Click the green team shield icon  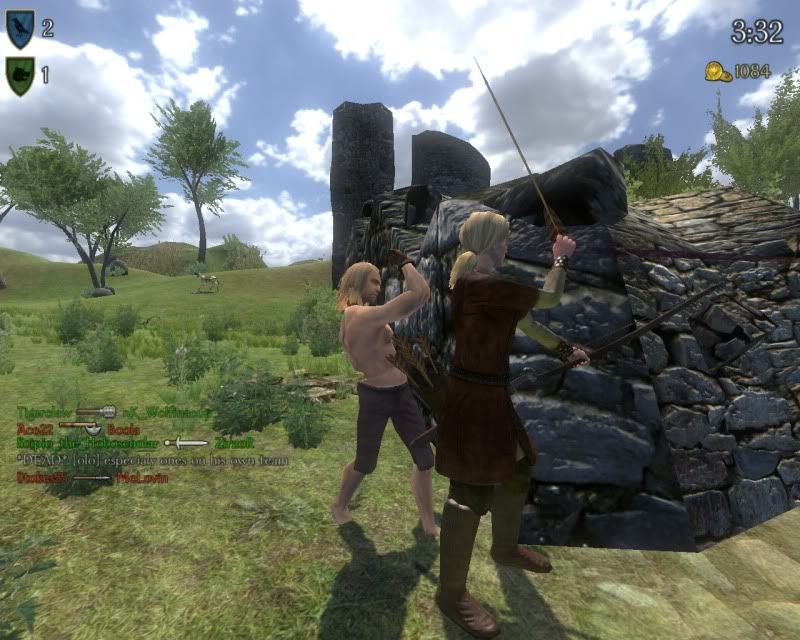(19, 75)
